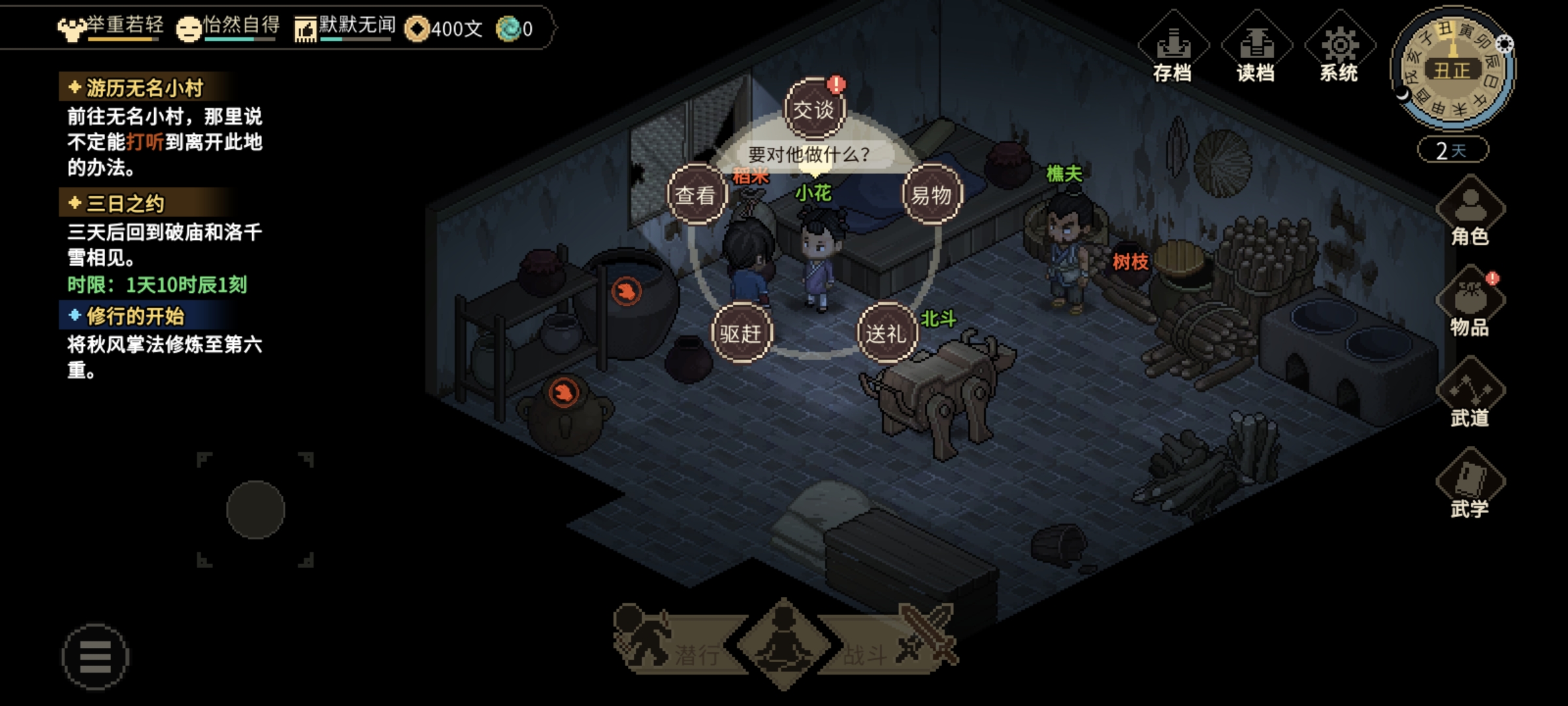Tap the meditation figure diamond button
The width and height of the screenshot is (1568, 706).
pyautogui.click(x=784, y=644)
